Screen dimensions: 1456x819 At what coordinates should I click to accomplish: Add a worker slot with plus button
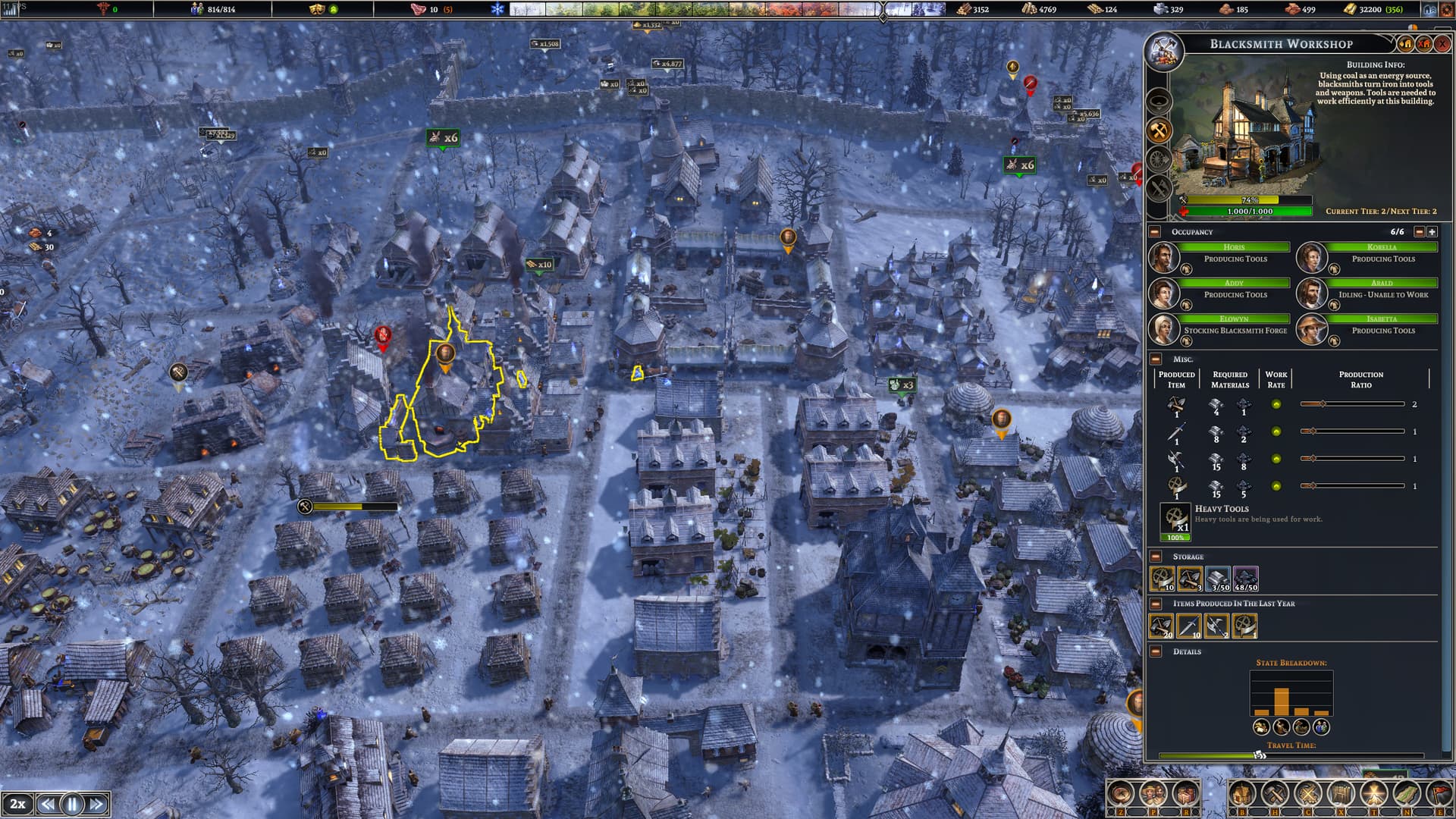[x=1432, y=232]
